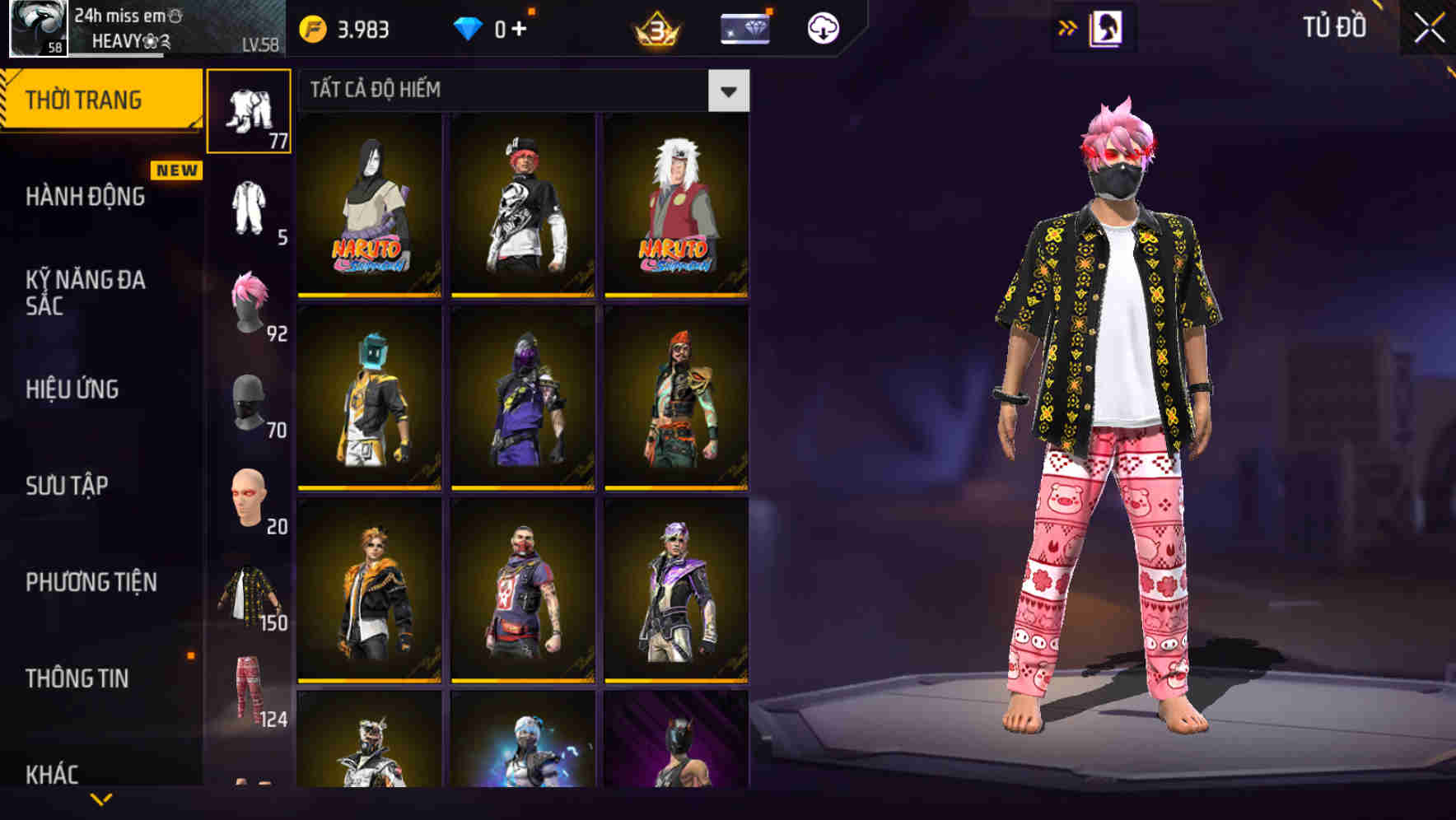Click the membership card icon in top bar

pos(742,27)
